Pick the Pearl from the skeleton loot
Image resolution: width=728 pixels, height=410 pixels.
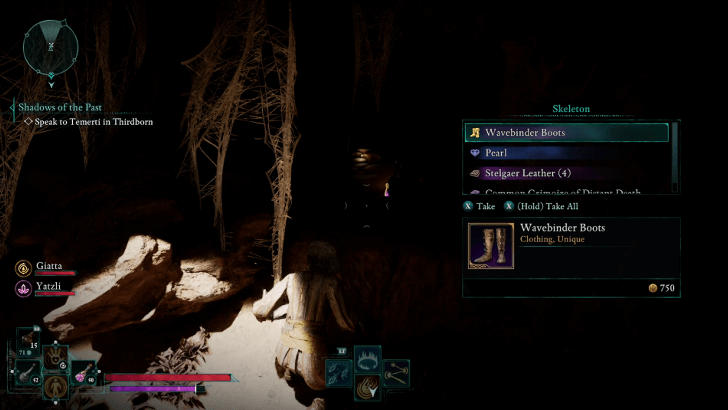click(x=566, y=153)
